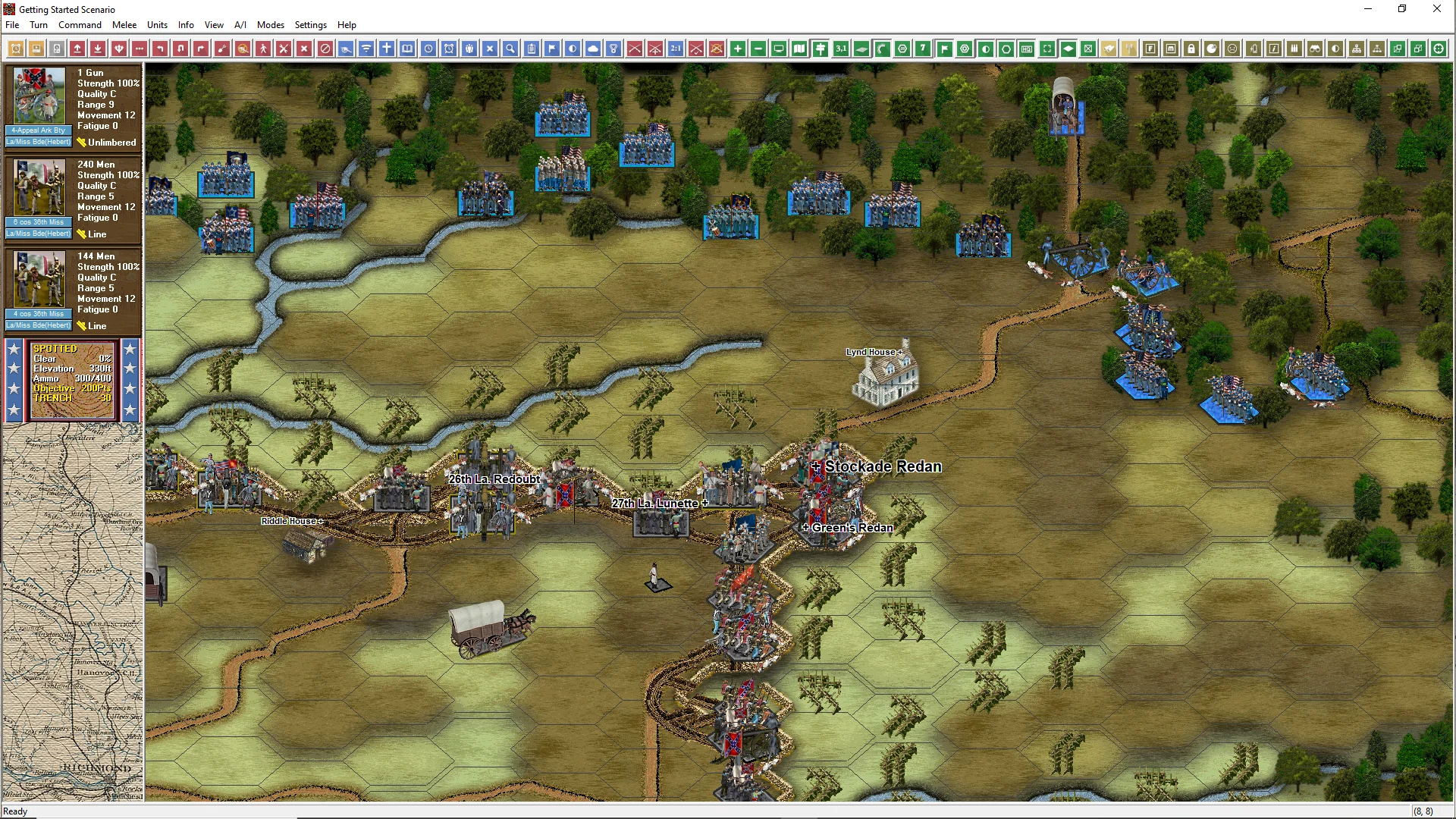Open the Command menu

click(80, 25)
